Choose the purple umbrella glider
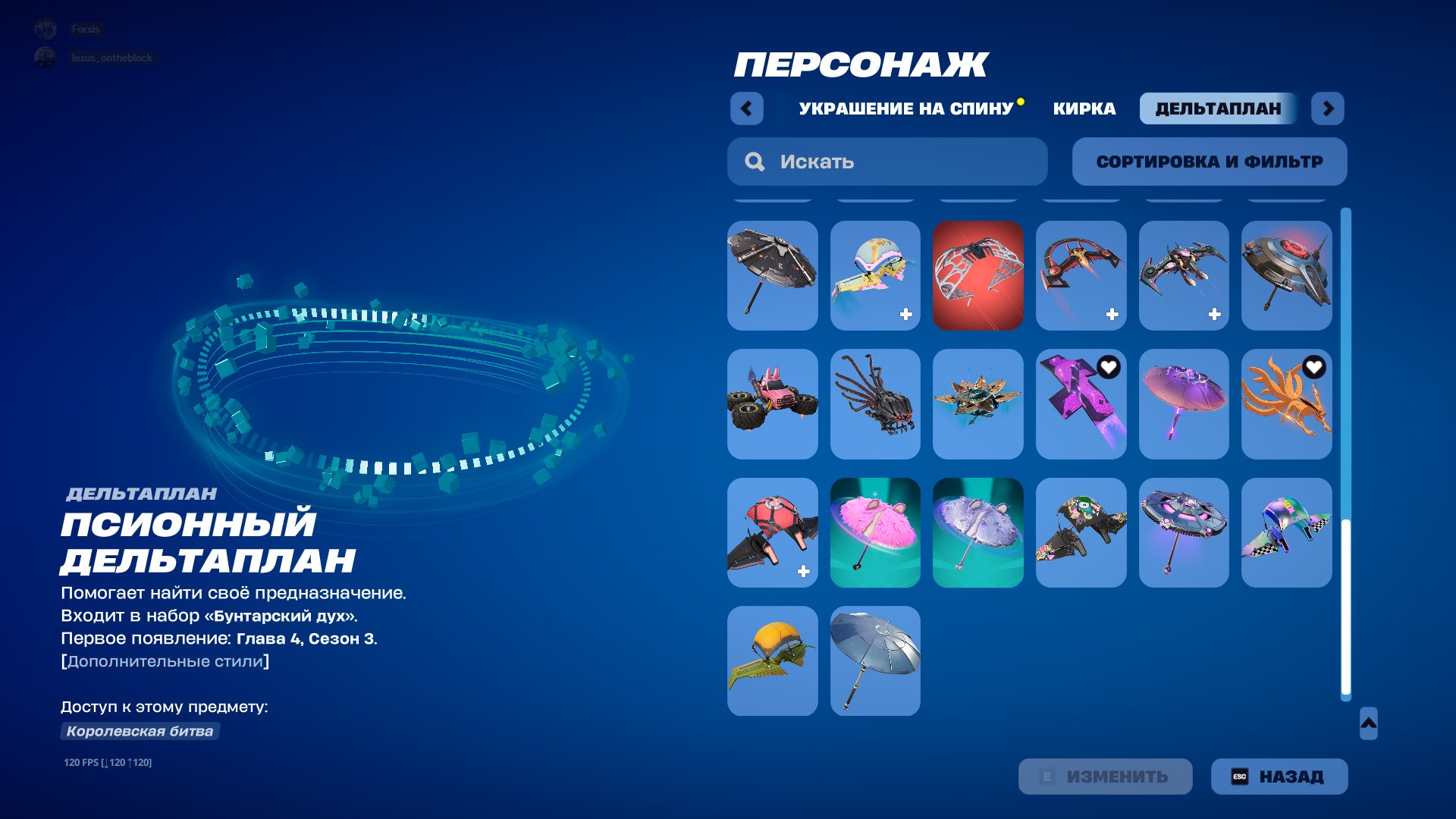The height and width of the screenshot is (819, 1456). point(1184,404)
